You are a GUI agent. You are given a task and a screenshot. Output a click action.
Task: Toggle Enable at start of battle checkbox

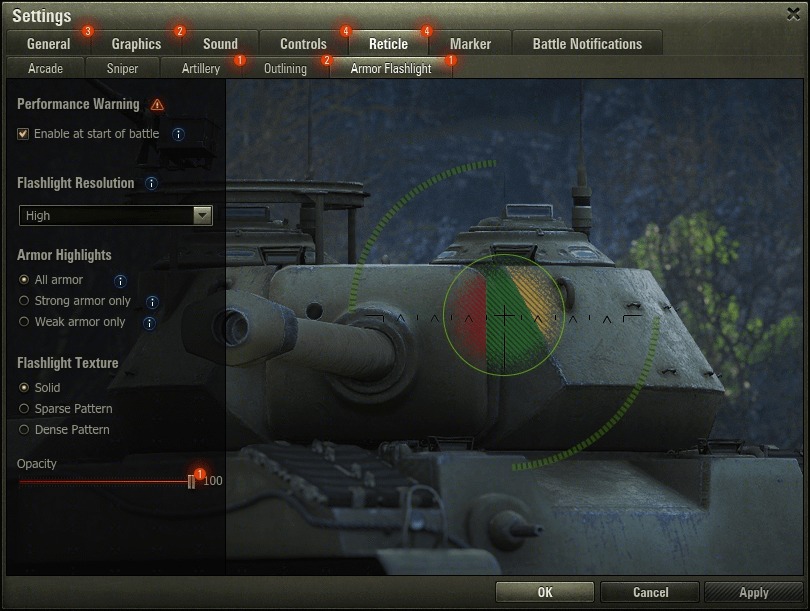23,134
